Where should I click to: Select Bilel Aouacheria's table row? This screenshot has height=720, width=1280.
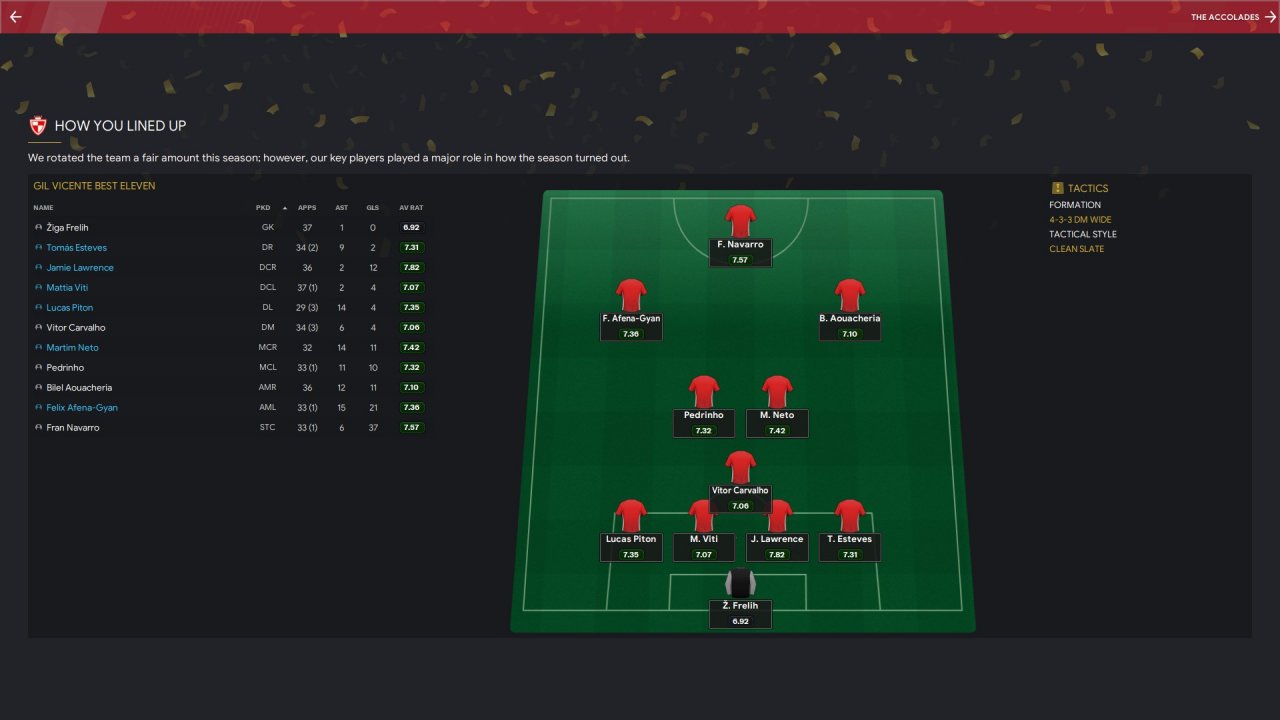pyautogui.click(x=79, y=388)
